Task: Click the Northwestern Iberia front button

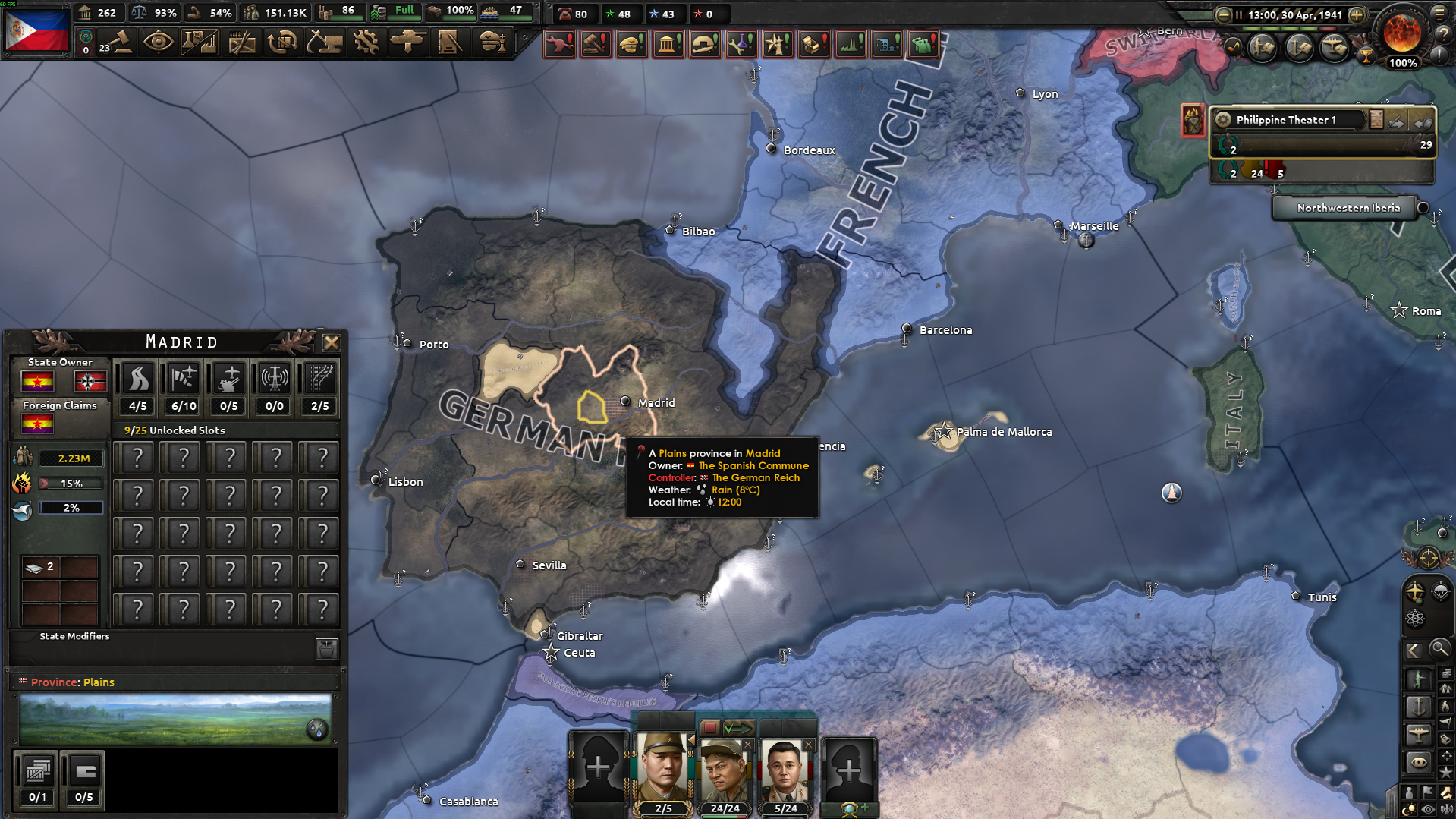Action: [1344, 207]
